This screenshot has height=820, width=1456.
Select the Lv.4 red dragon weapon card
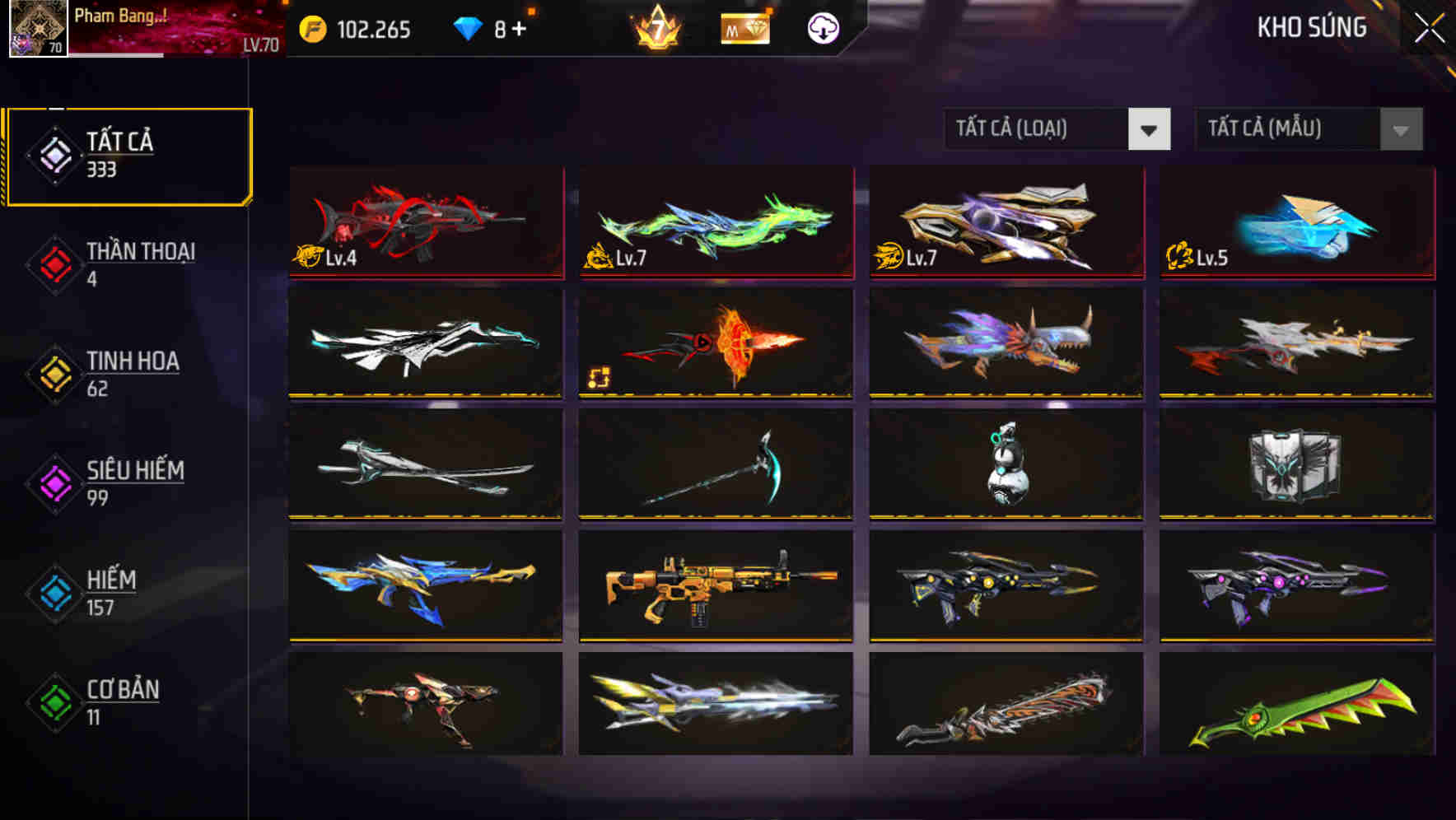point(425,223)
